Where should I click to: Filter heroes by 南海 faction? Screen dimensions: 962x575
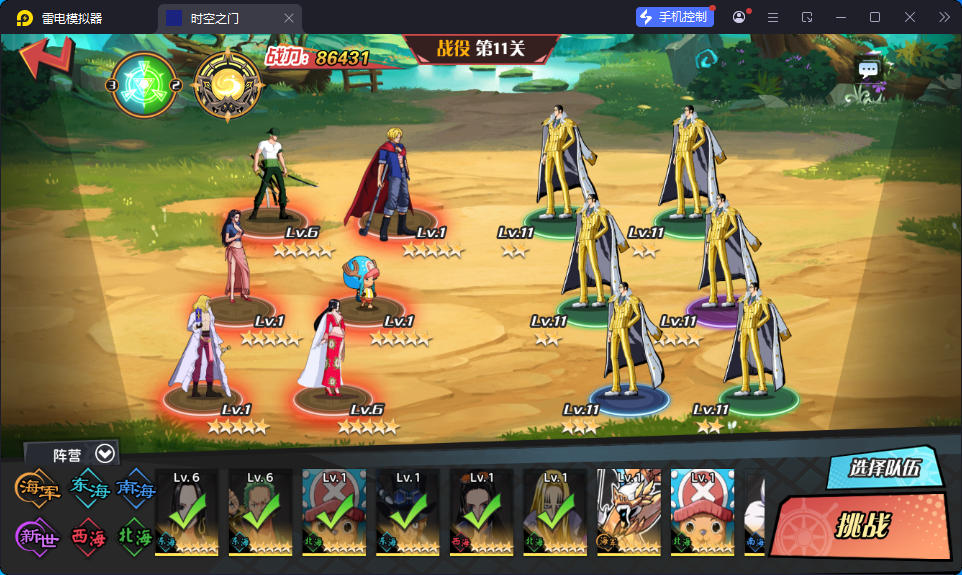point(136,488)
